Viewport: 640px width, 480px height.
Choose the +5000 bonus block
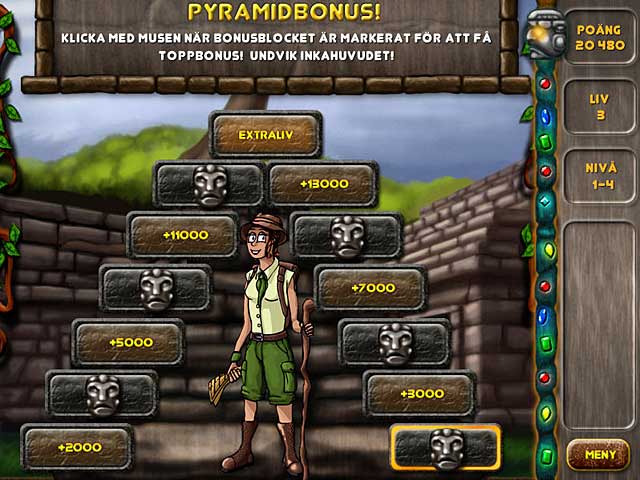pos(129,342)
